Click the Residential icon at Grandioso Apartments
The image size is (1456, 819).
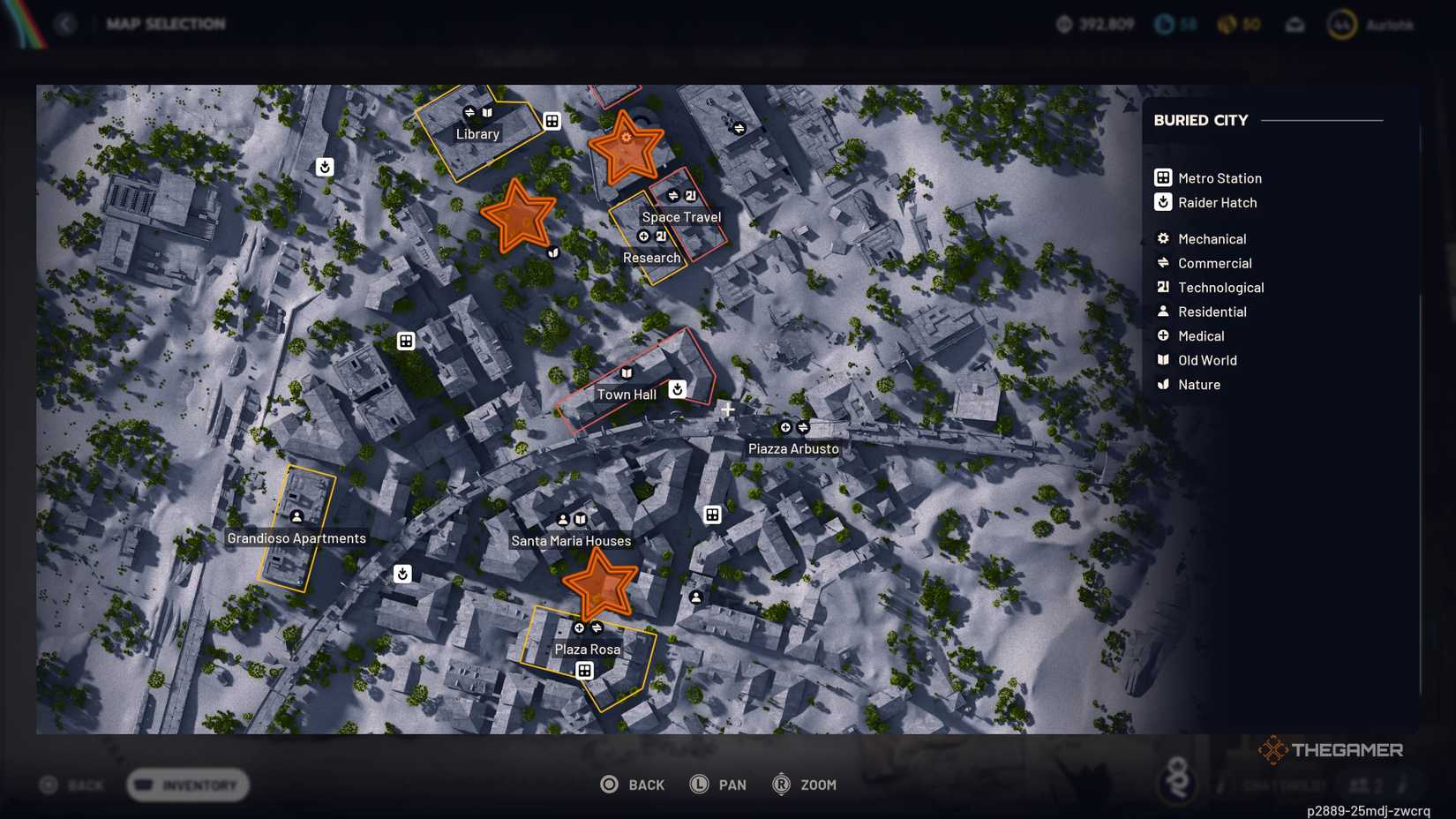pos(297,516)
